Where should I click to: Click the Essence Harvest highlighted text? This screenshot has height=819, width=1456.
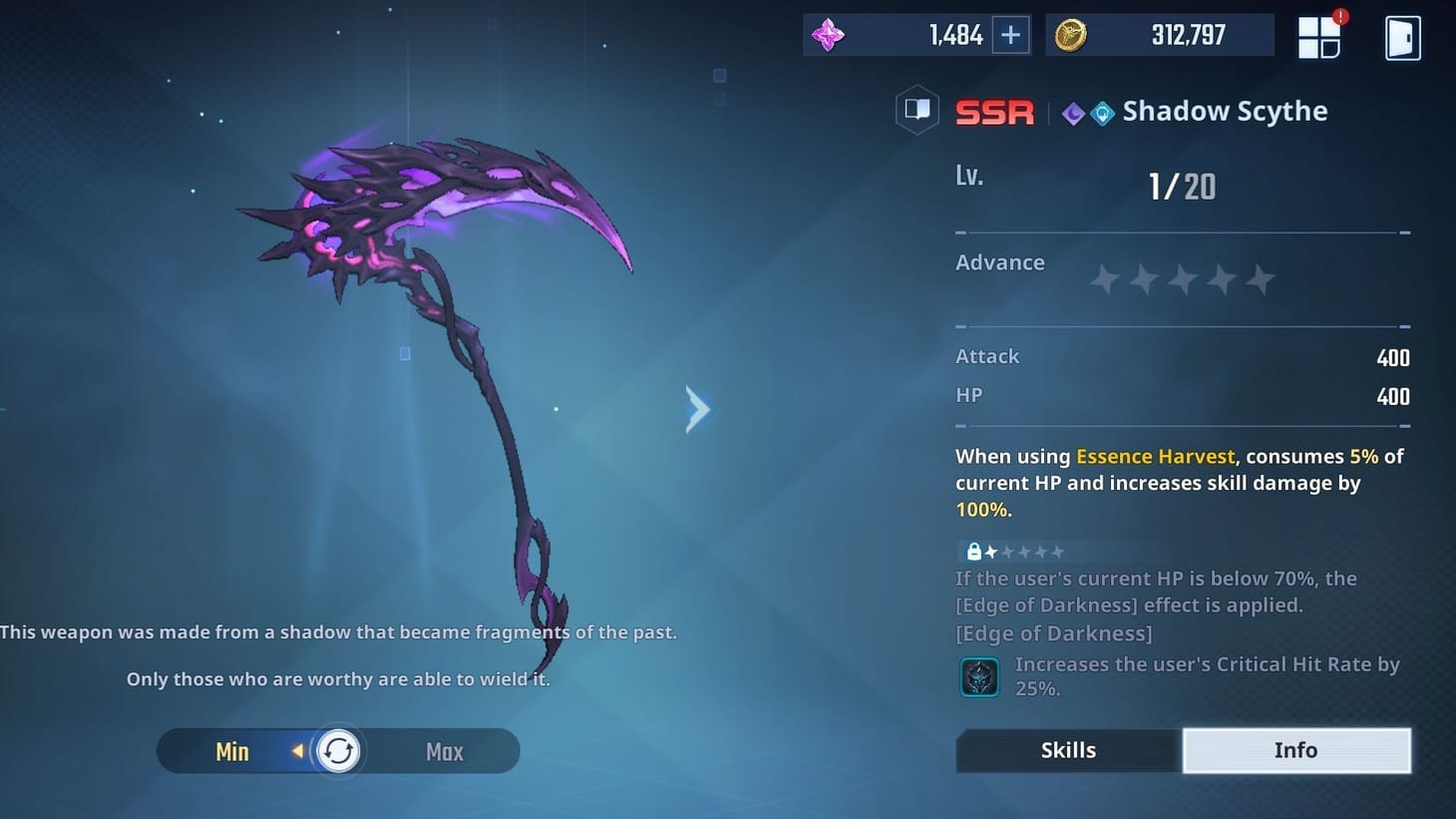point(1153,456)
